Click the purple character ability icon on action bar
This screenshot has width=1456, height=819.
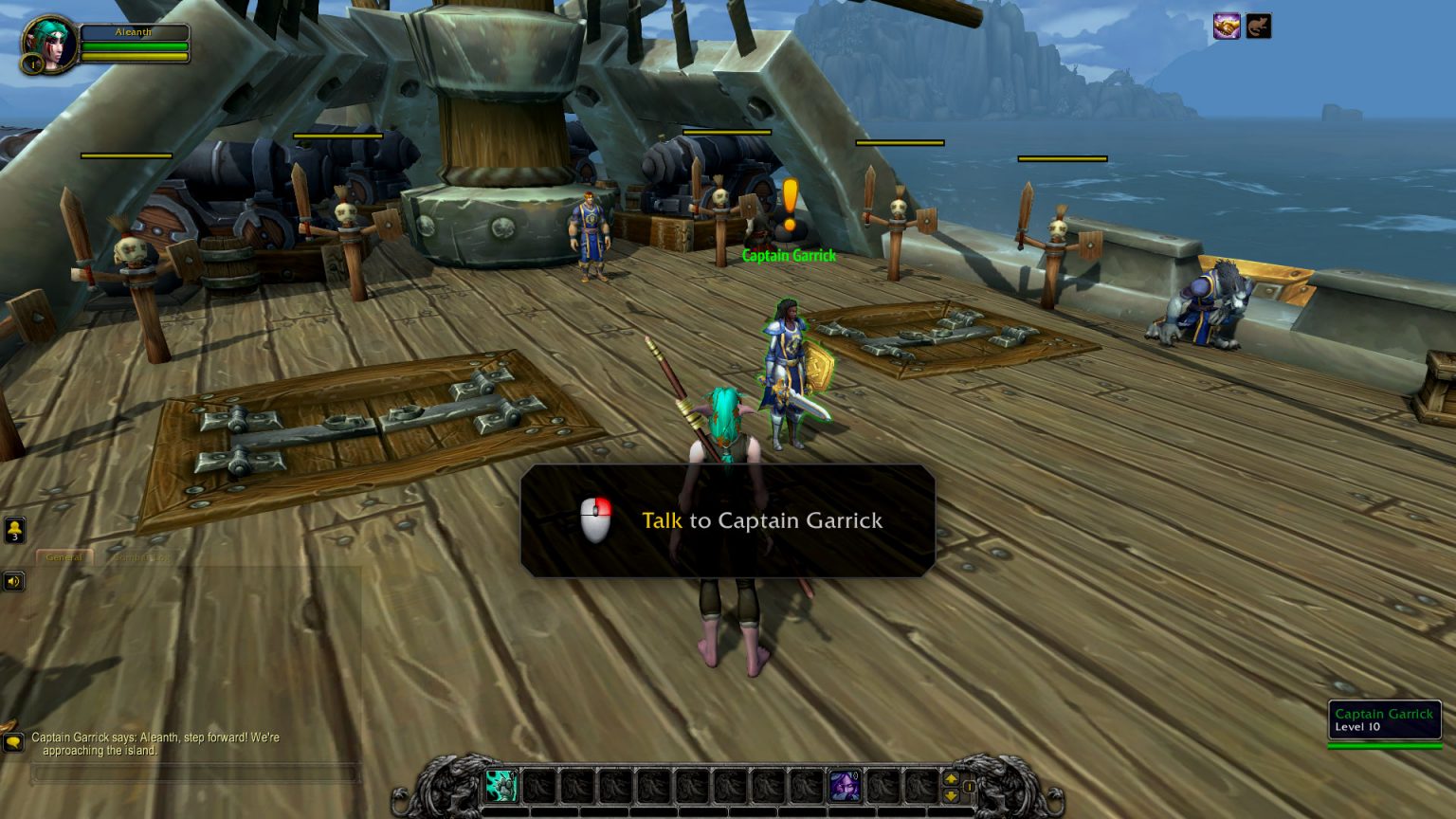[x=843, y=787]
